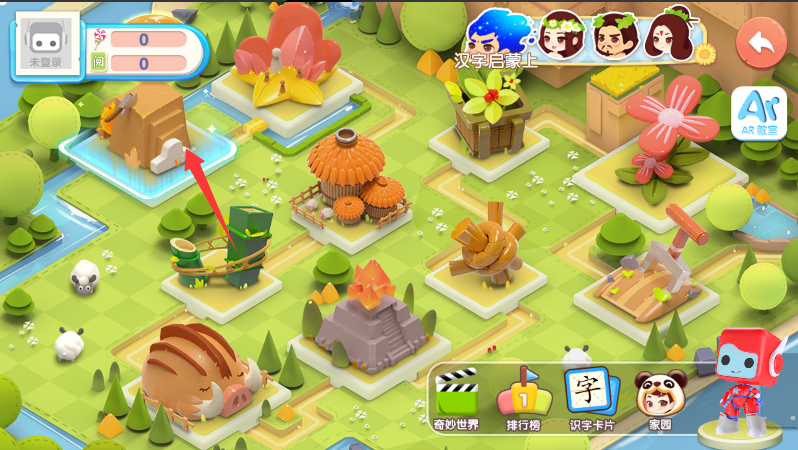The image size is (798, 450).
Task: Open 奇妙世界 from the bottom bar
Action: [458, 400]
